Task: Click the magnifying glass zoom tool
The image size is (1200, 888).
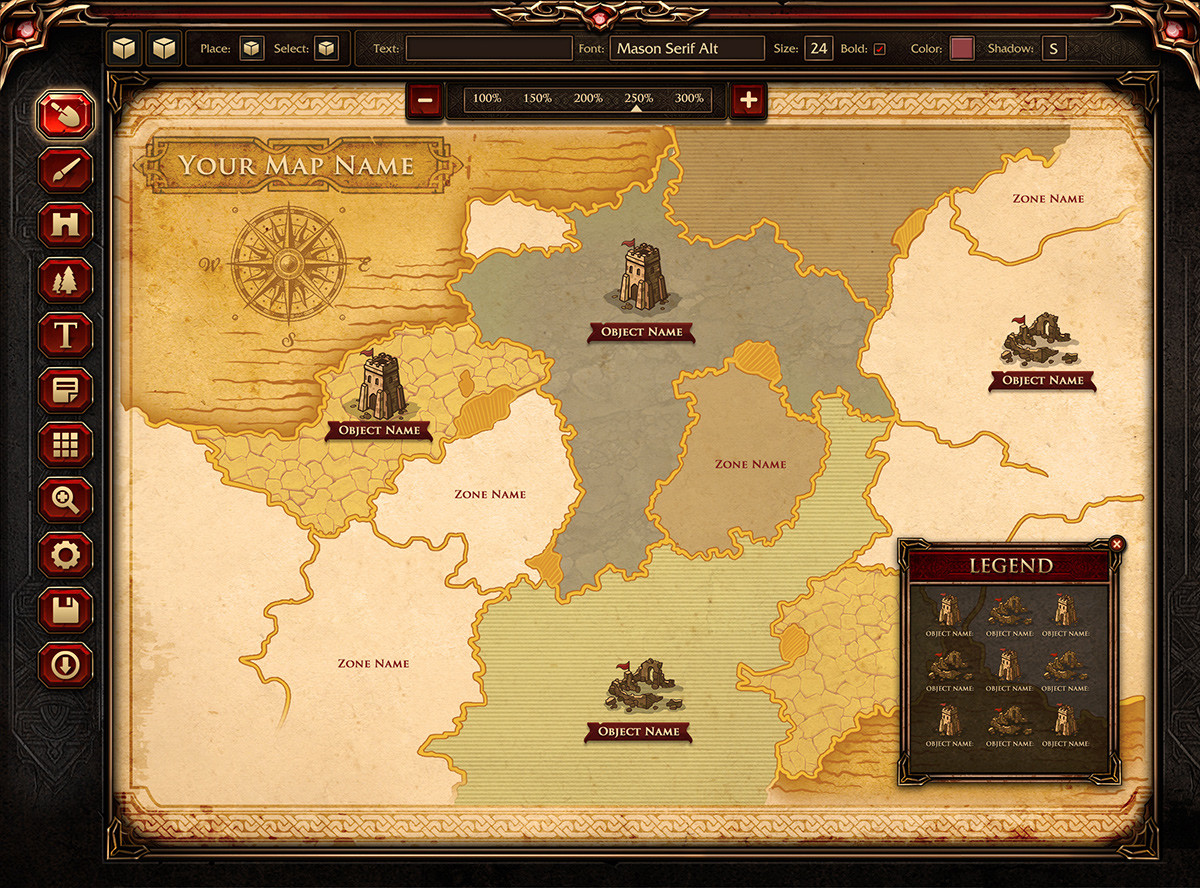Action: coord(66,498)
